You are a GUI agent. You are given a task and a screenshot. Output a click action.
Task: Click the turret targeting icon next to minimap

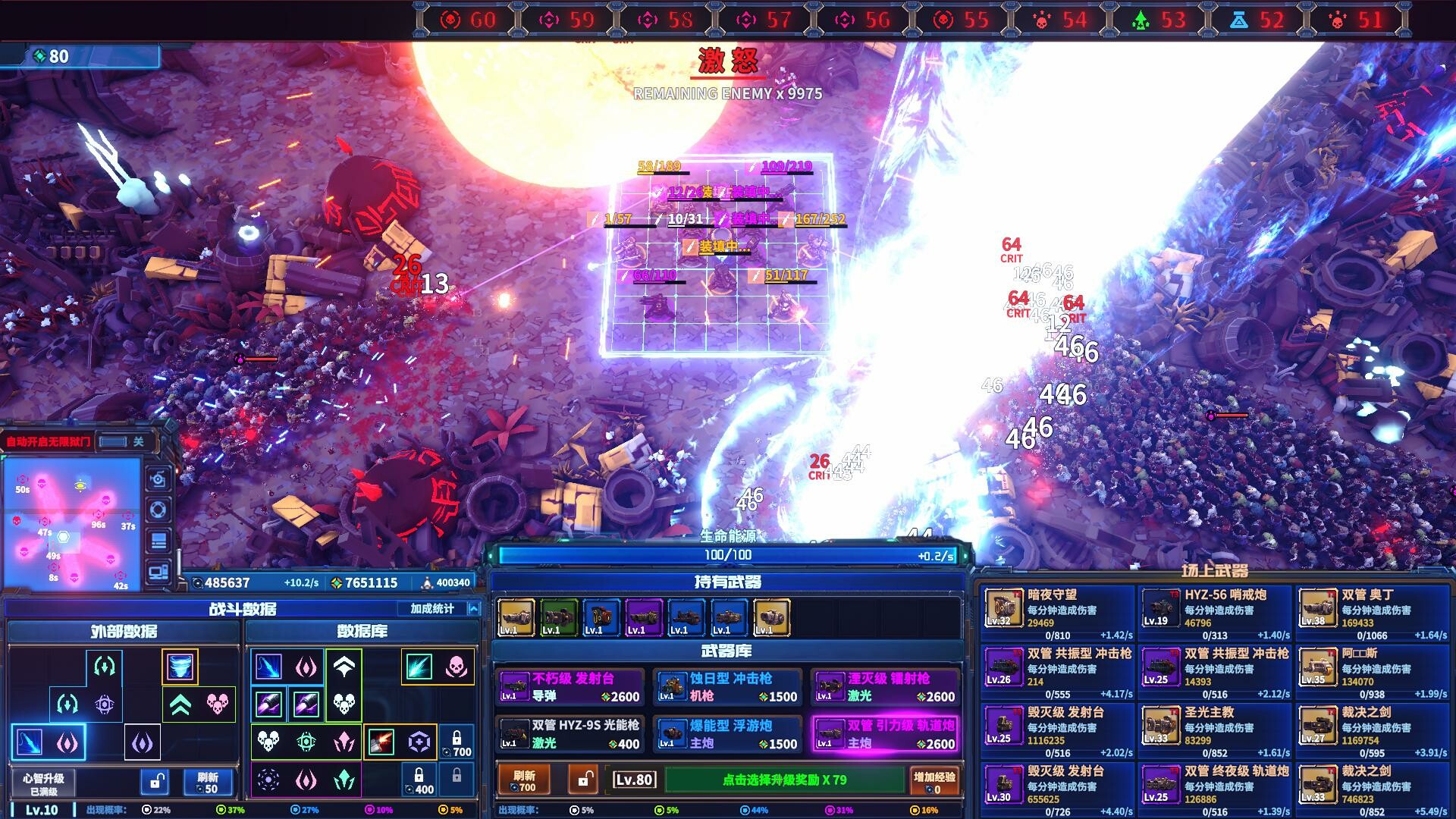pyautogui.click(x=158, y=509)
